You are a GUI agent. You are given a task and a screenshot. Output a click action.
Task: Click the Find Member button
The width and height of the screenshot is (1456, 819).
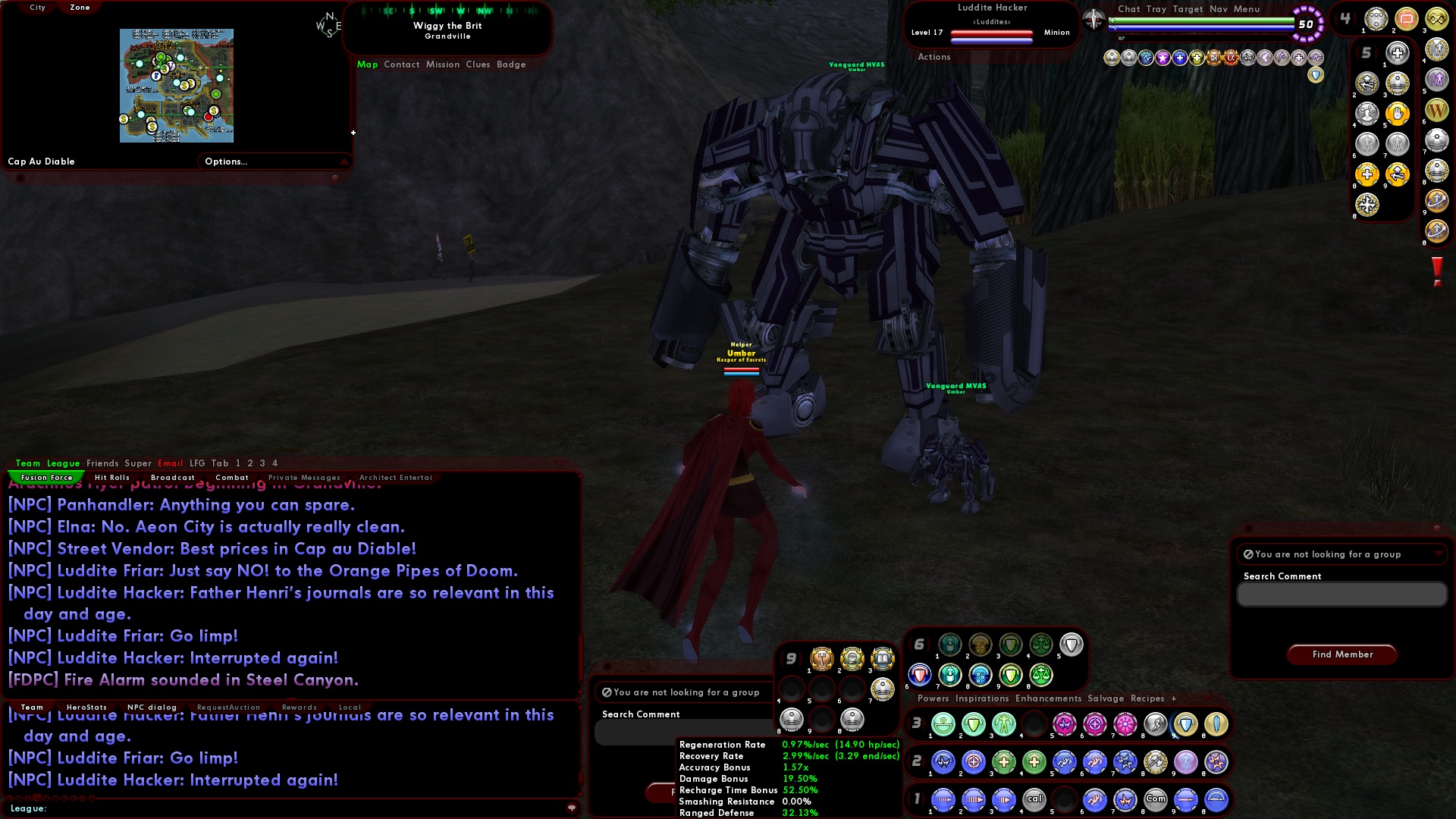click(1341, 654)
